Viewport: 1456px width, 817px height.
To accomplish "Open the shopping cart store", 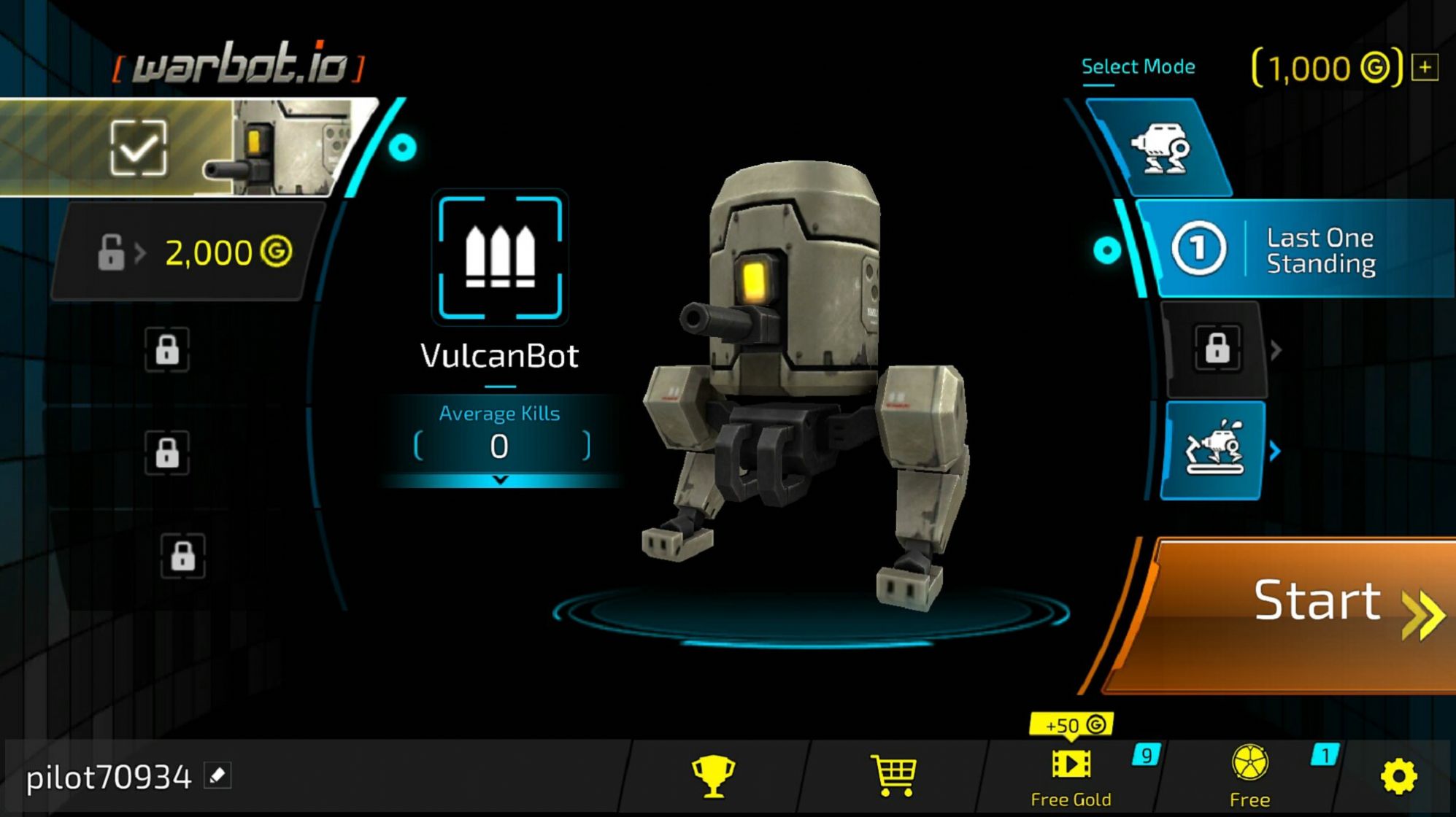I will pos(893,775).
